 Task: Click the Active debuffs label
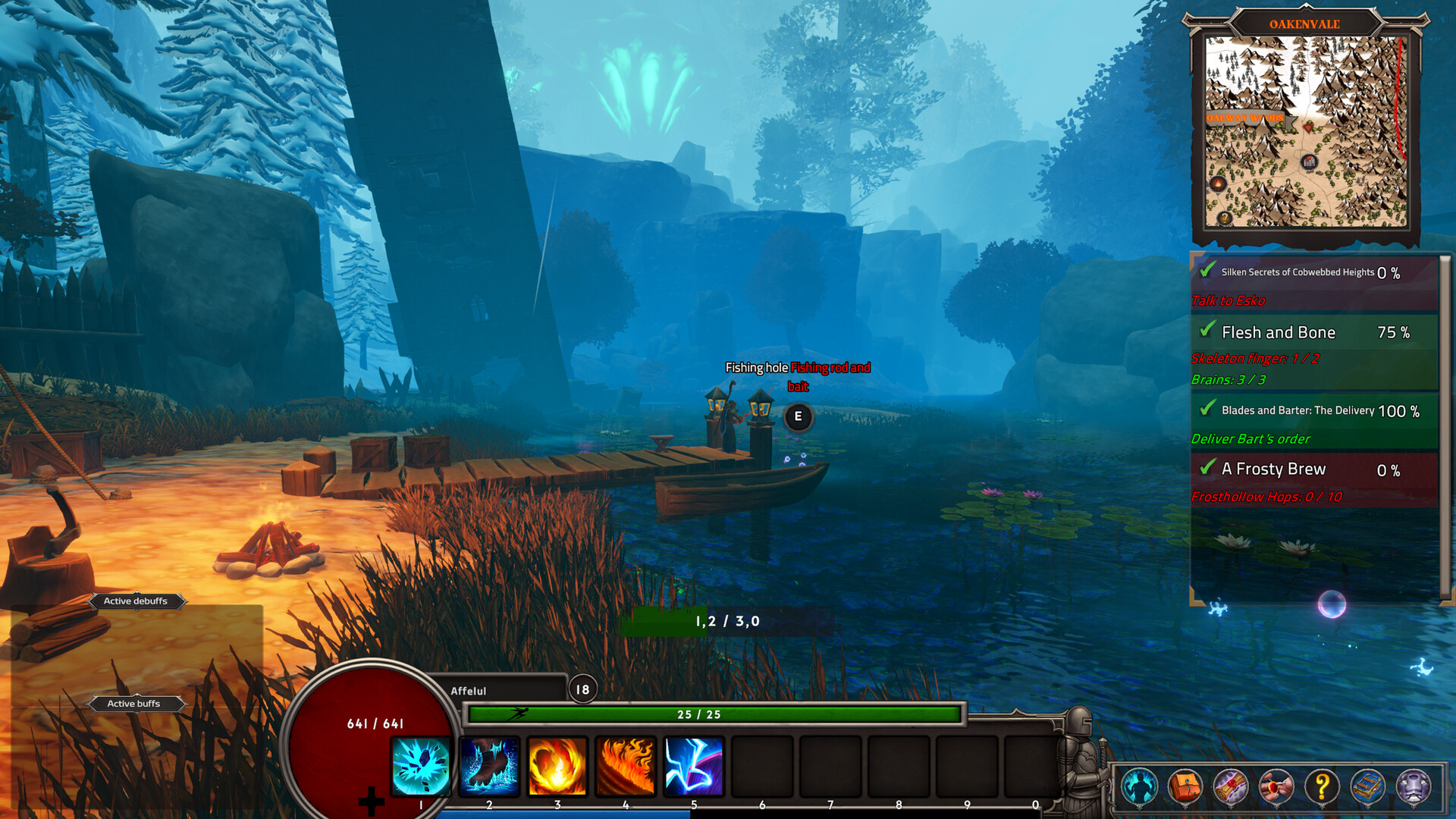coord(136,601)
